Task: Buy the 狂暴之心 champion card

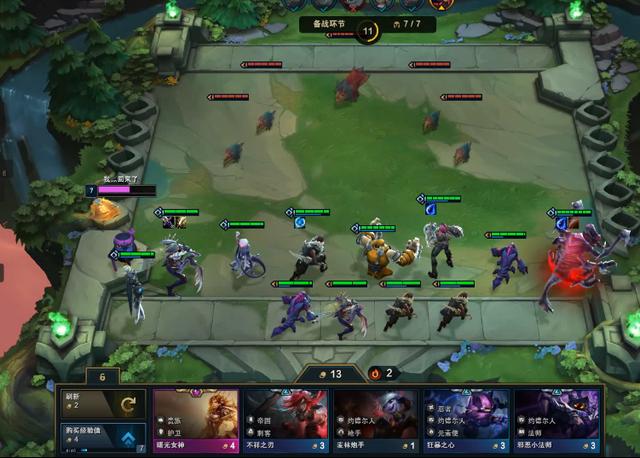Action: pyautogui.click(x=467, y=420)
